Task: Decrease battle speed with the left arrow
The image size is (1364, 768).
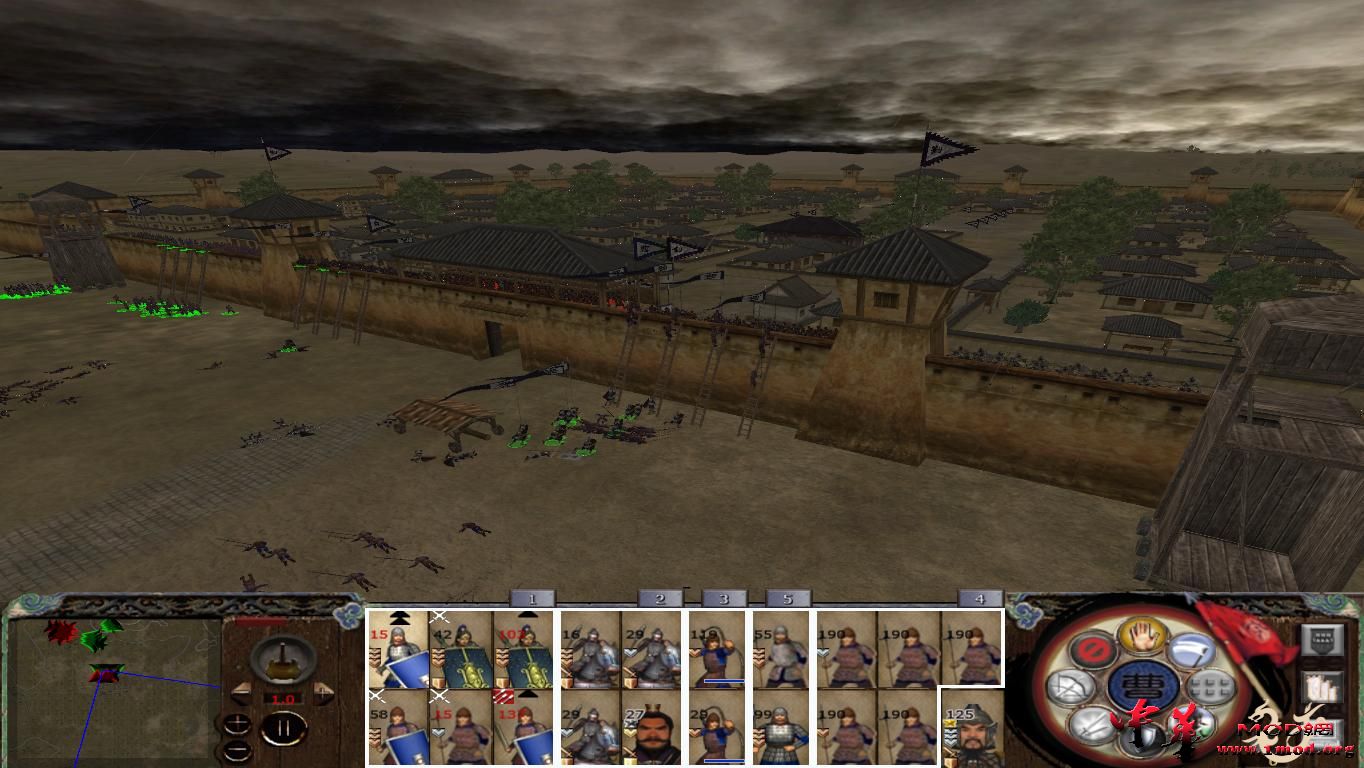Action: pos(241,691)
